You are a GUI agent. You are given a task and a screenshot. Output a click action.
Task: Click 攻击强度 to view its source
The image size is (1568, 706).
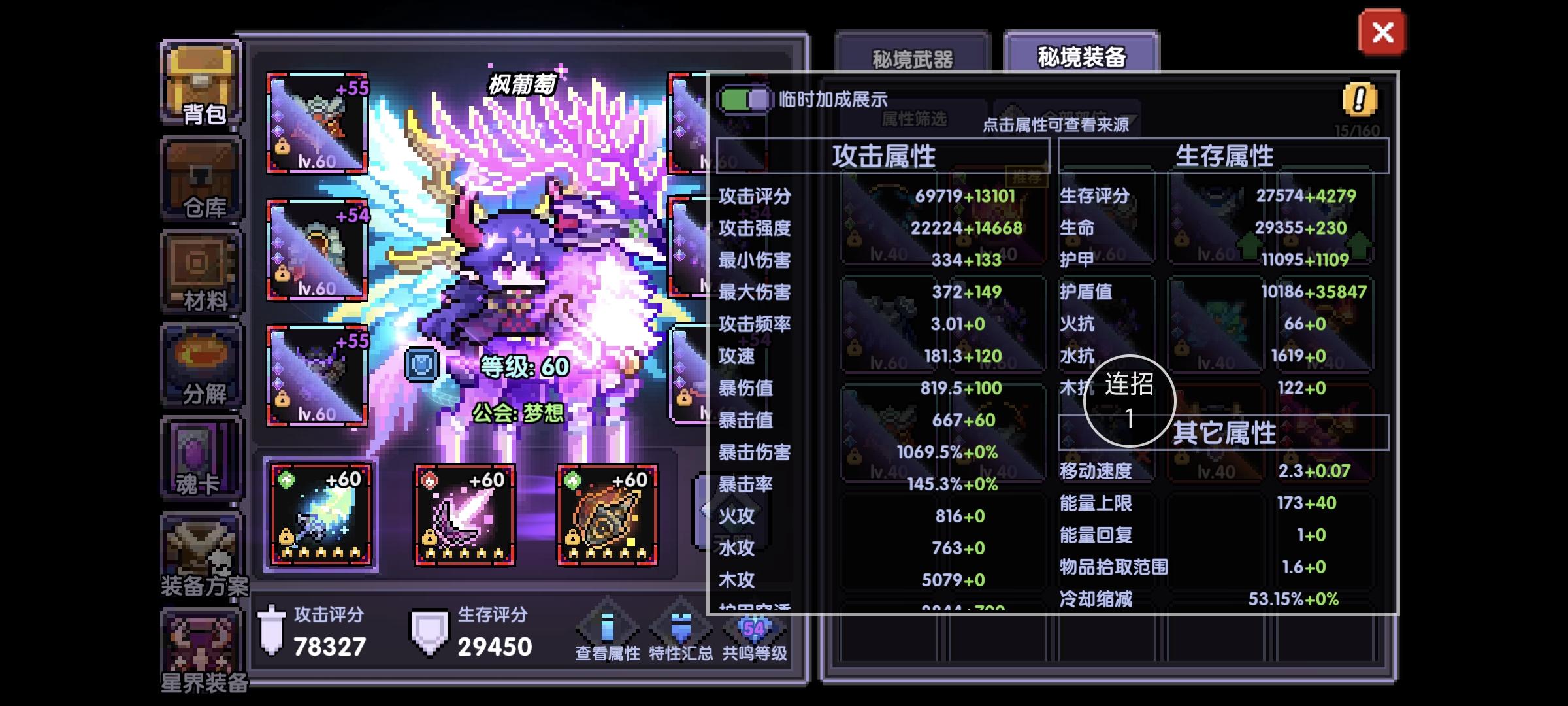pyautogui.click(x=754, y=229)
